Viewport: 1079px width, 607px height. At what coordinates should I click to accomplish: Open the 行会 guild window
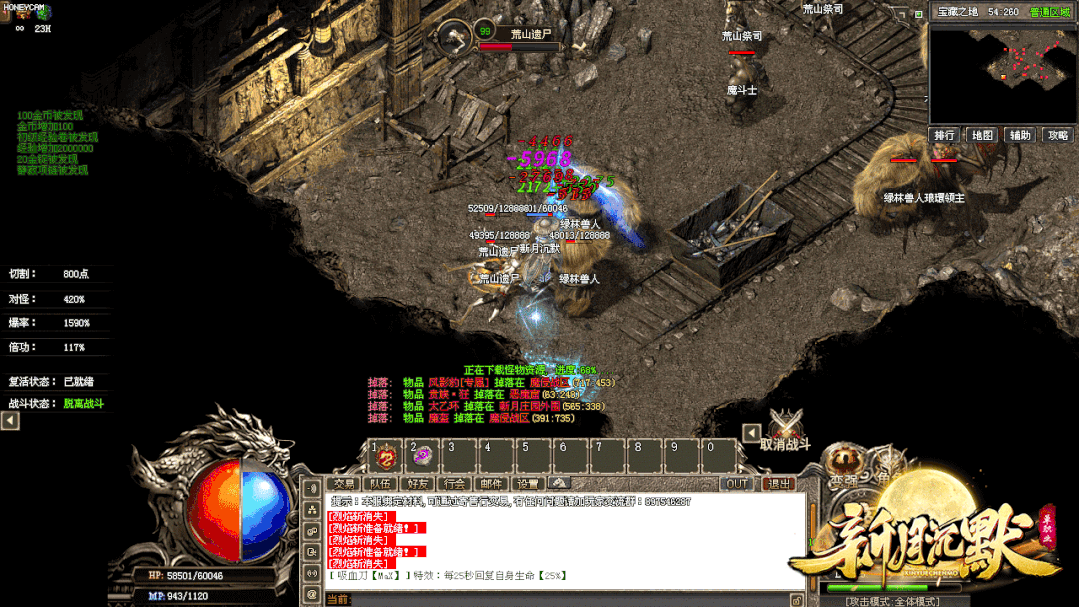[x=455, y=484]
